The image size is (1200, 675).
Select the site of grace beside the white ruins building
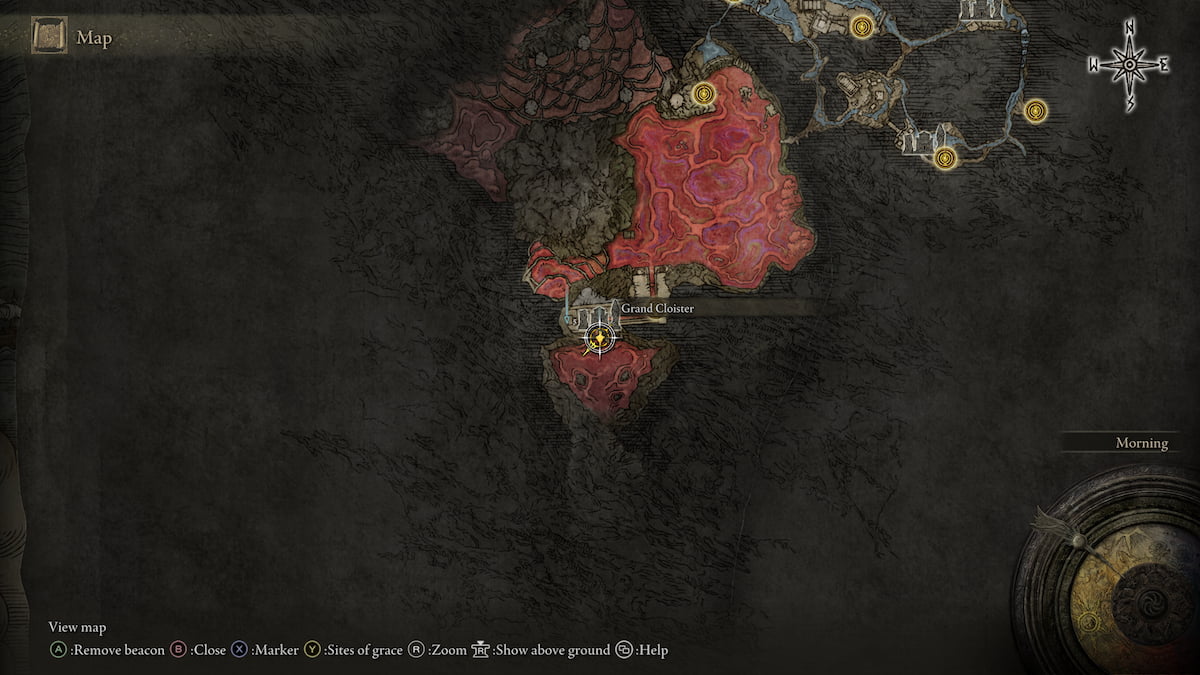(x=945, y=157)
